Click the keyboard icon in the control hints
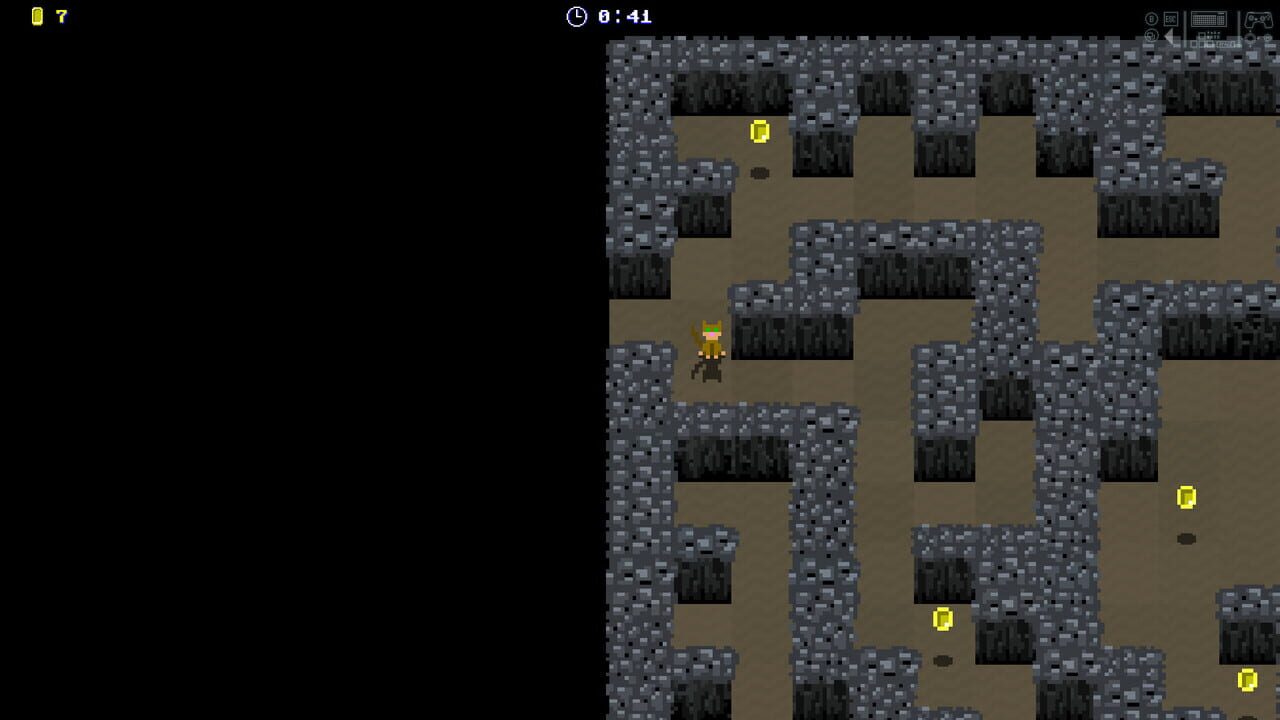1280x720 pixels. coord(1209,19)
